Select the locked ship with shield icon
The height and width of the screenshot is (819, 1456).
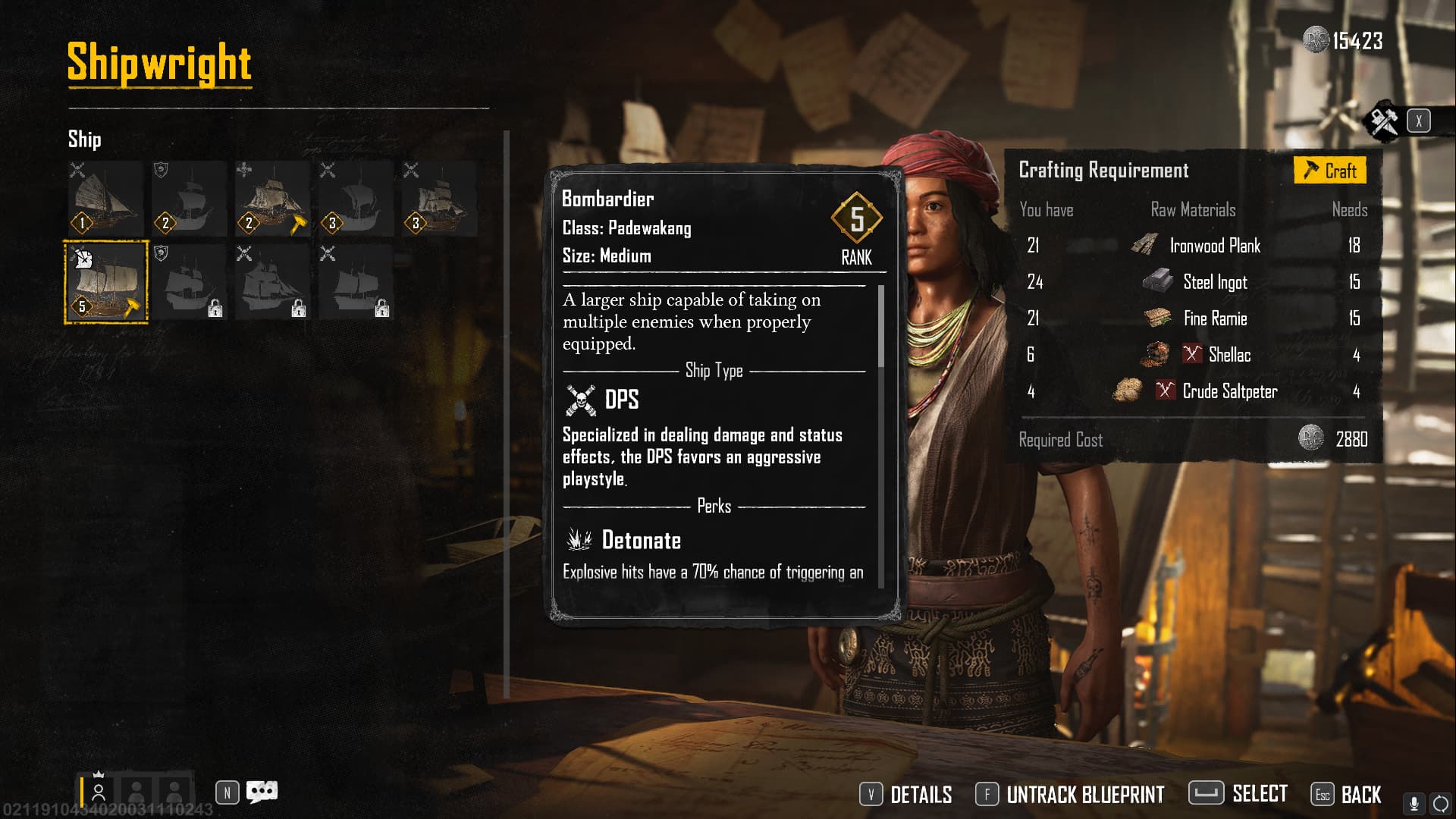pyautogui.click(x=189, y=282)
